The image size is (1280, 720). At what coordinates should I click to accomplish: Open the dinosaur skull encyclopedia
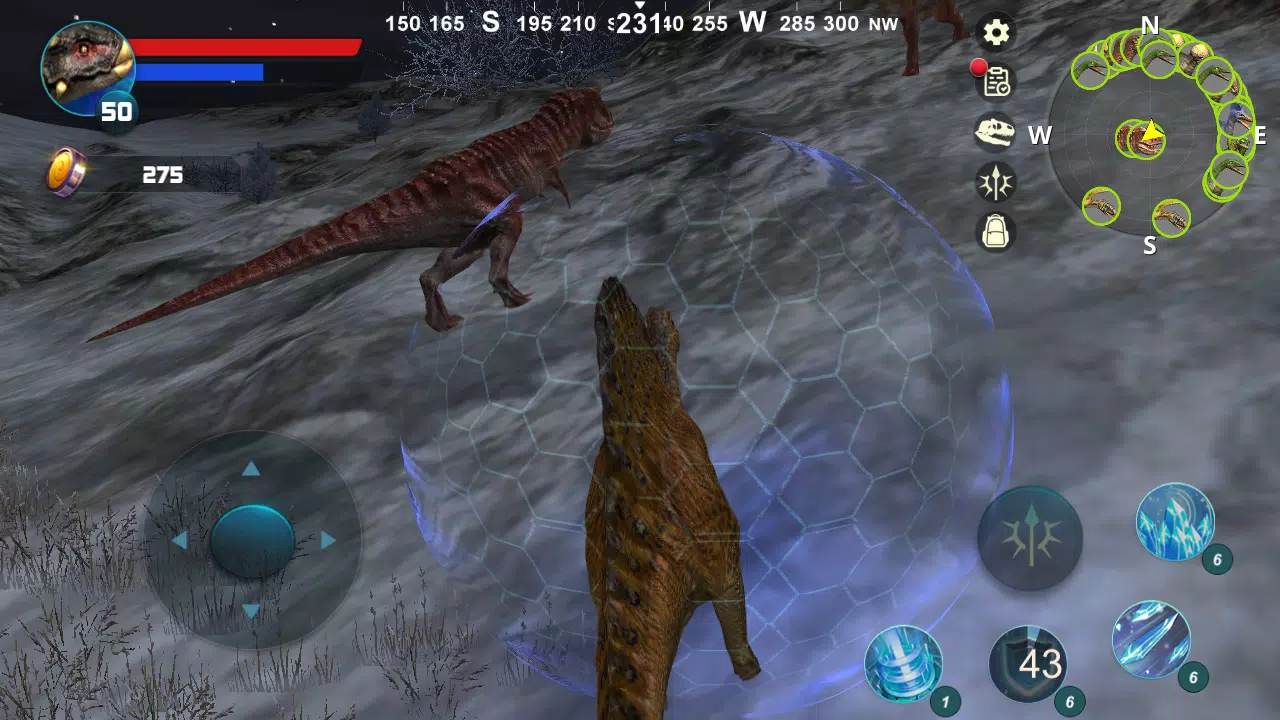click(x=995, y=134)
